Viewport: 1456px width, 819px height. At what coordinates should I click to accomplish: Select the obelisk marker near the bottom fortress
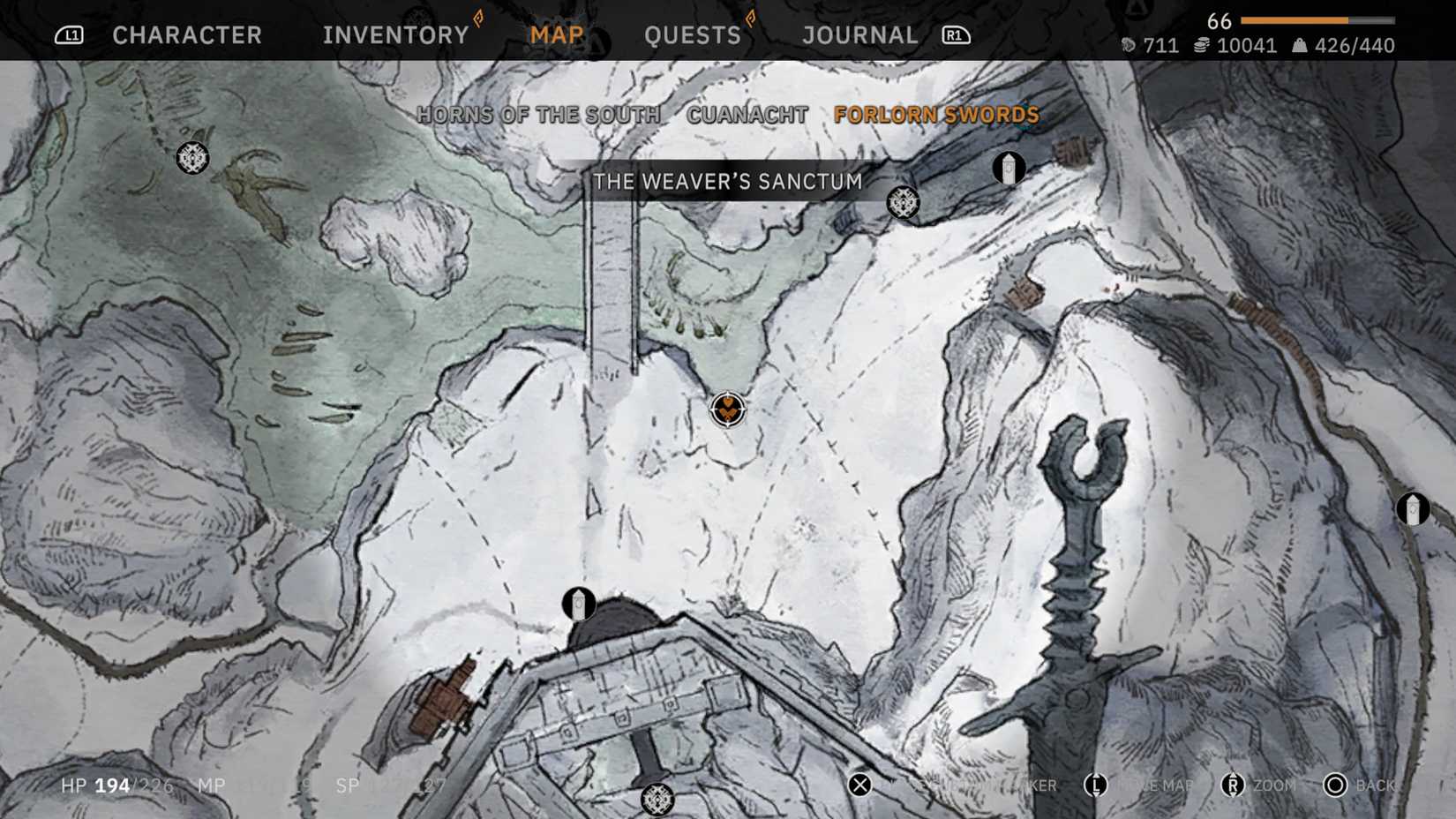pos(578,603)
